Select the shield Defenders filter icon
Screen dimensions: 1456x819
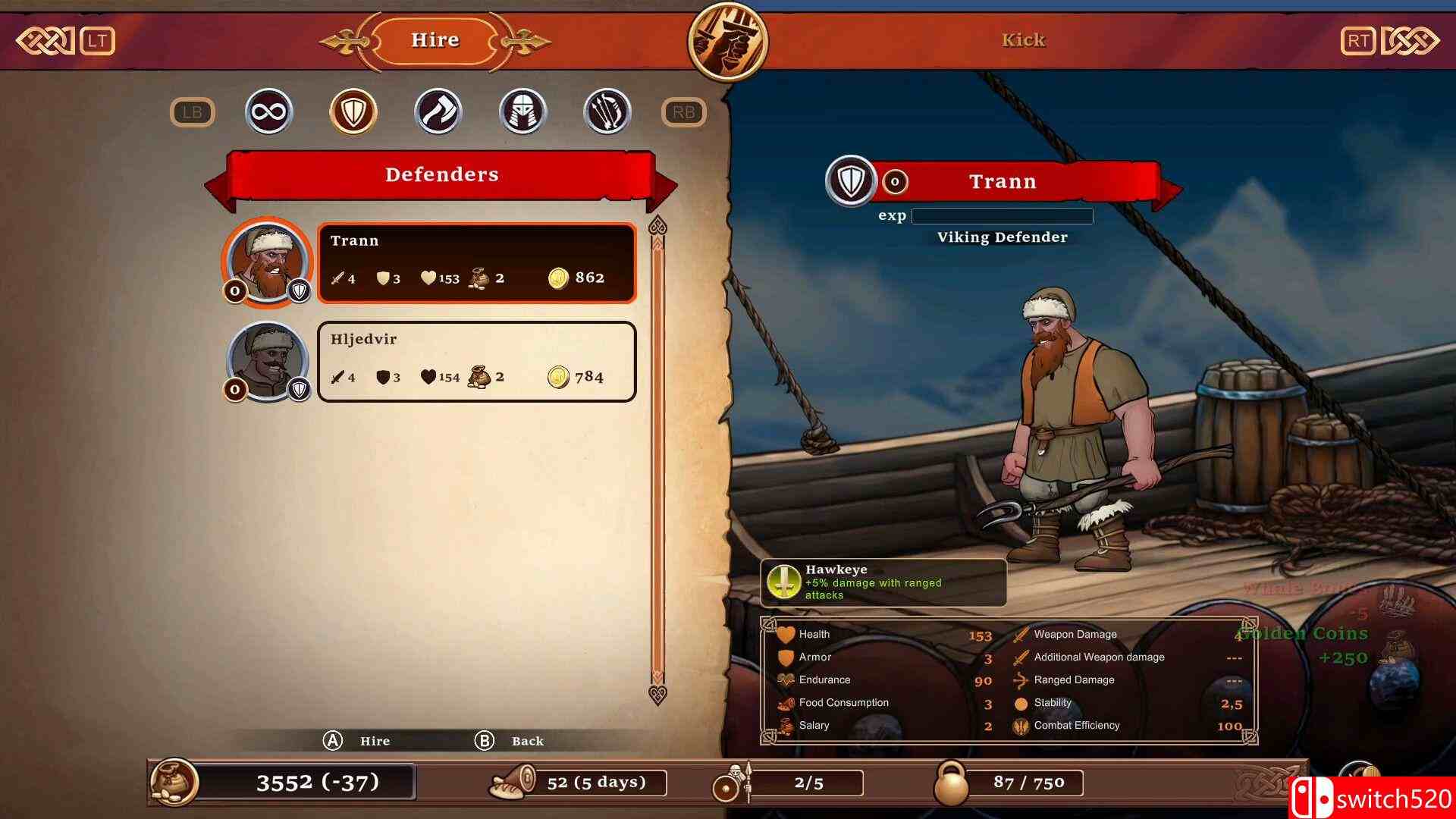[x=353, y=111]
